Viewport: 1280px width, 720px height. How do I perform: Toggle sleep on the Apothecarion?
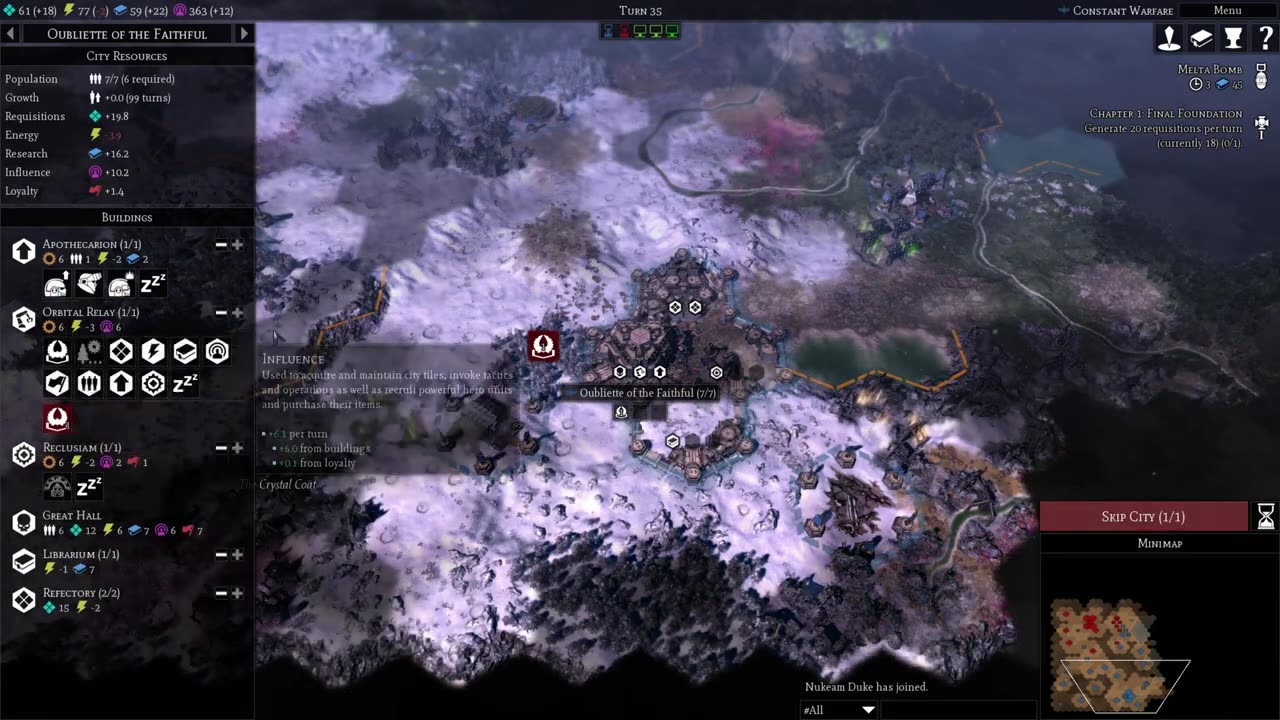[x=153, y=284]
